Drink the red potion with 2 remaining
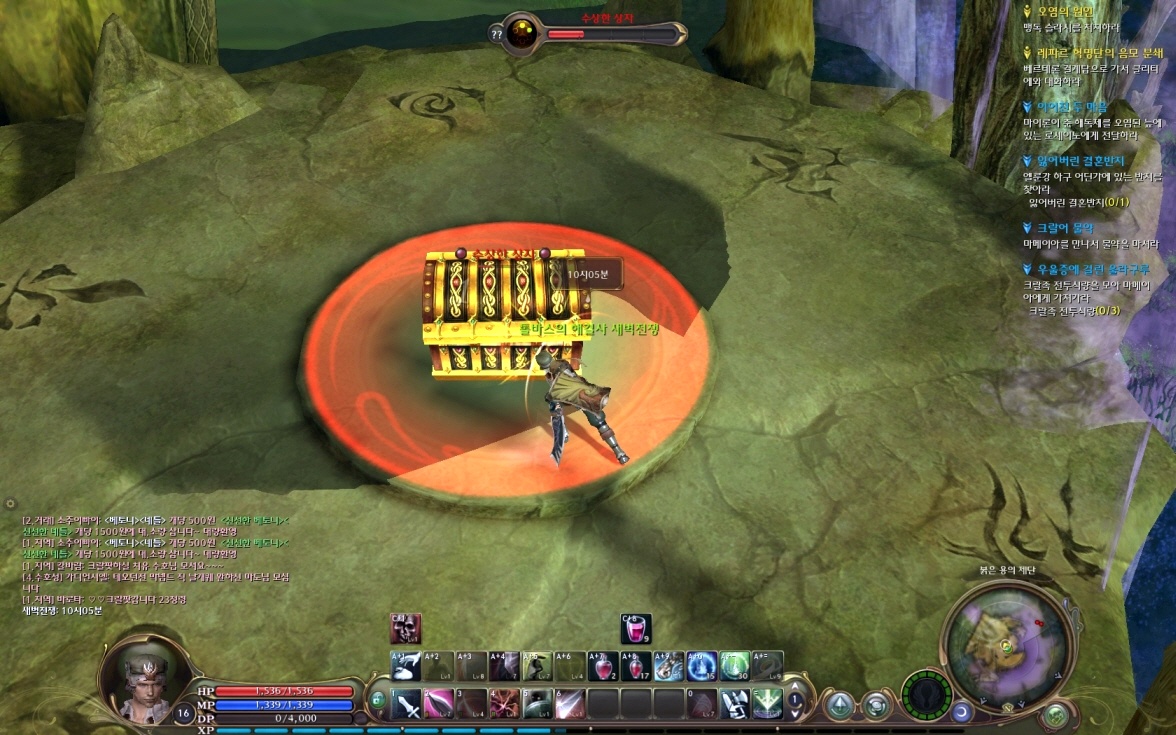The width and height of the screenshot is (1176, 735). click(x=603, y=666)
